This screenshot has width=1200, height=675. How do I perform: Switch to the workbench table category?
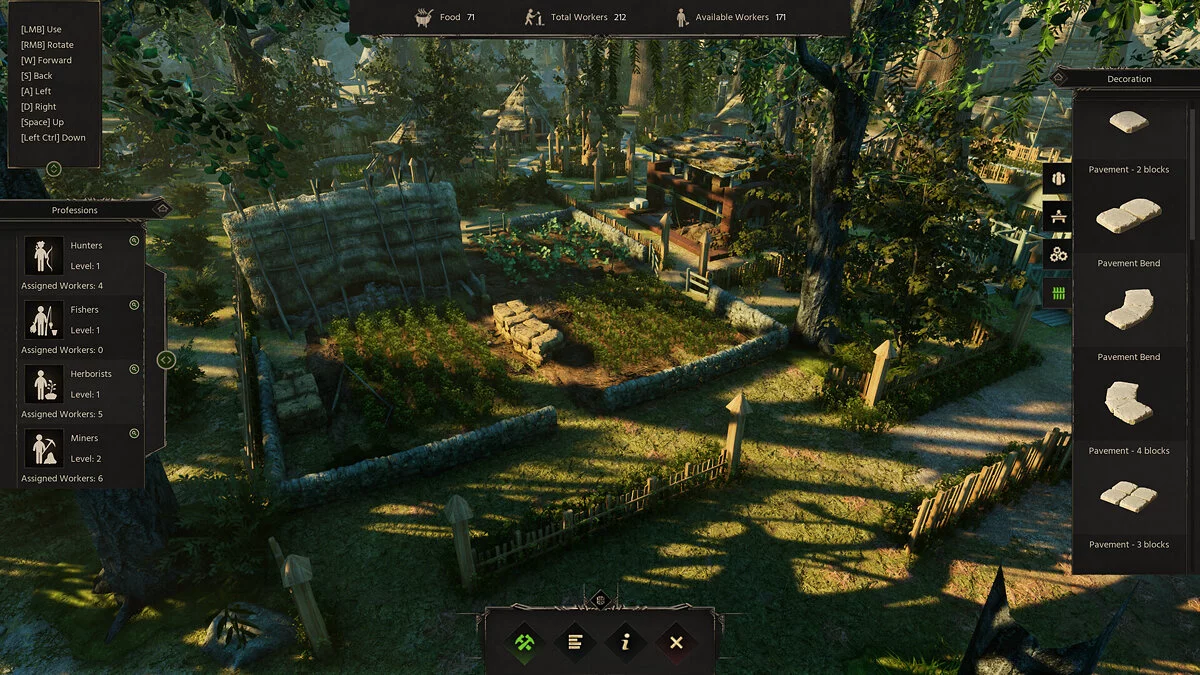coord(1058,216)
